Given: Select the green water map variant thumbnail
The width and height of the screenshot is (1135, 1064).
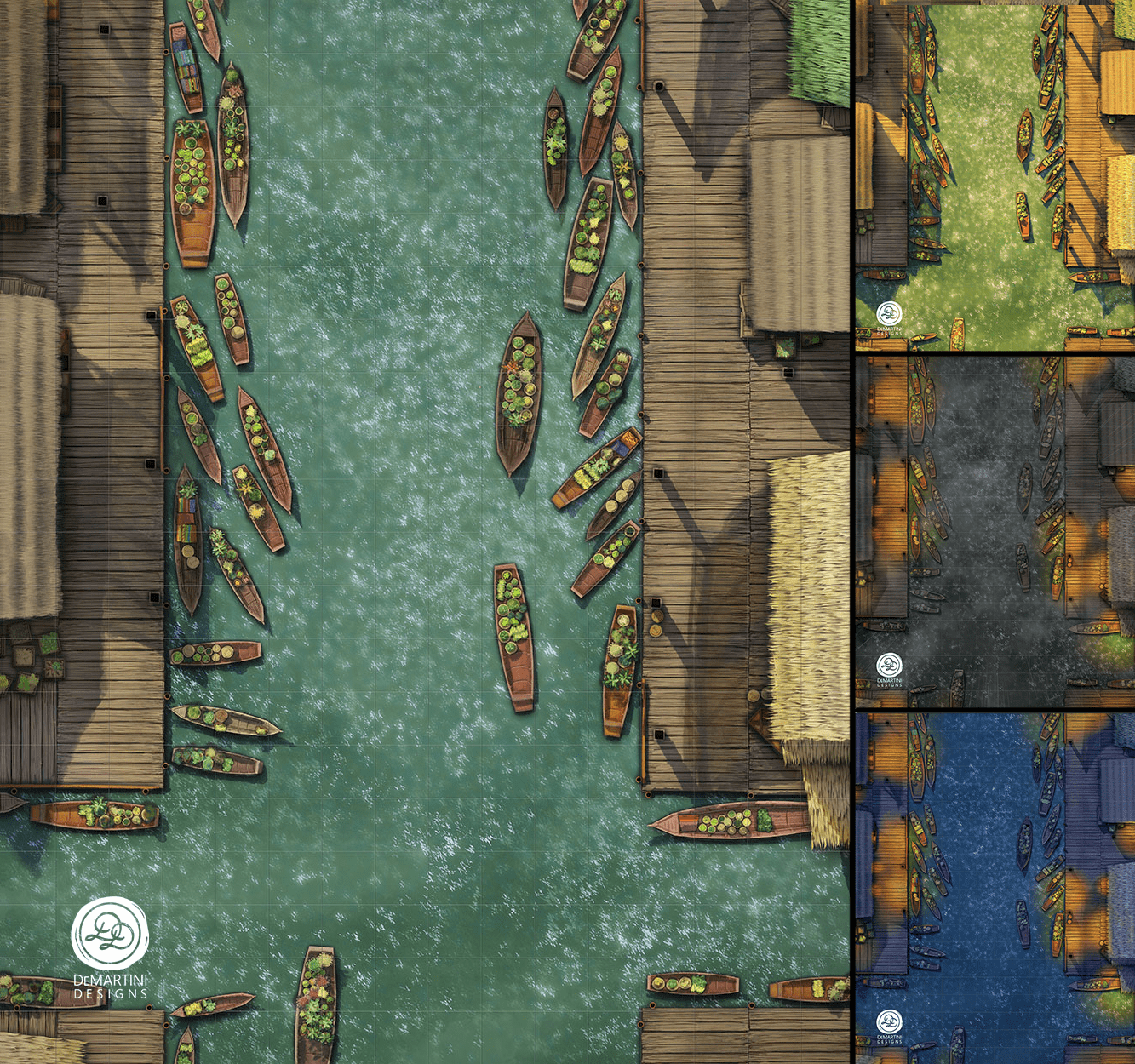Looking at the screenshot, I should pos(995,176).
